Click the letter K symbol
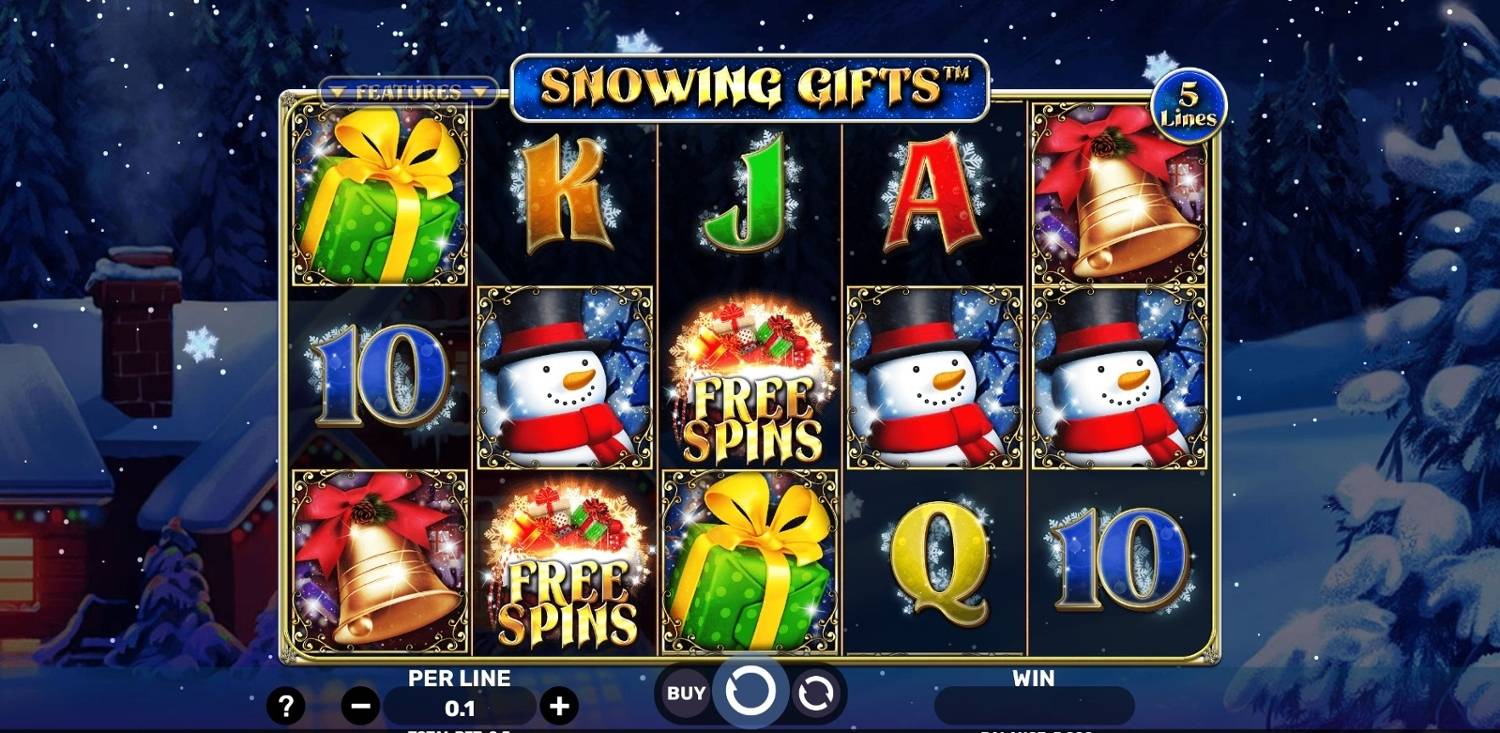Viewport: 1500px width, 733px height. [x=563, y=197]
